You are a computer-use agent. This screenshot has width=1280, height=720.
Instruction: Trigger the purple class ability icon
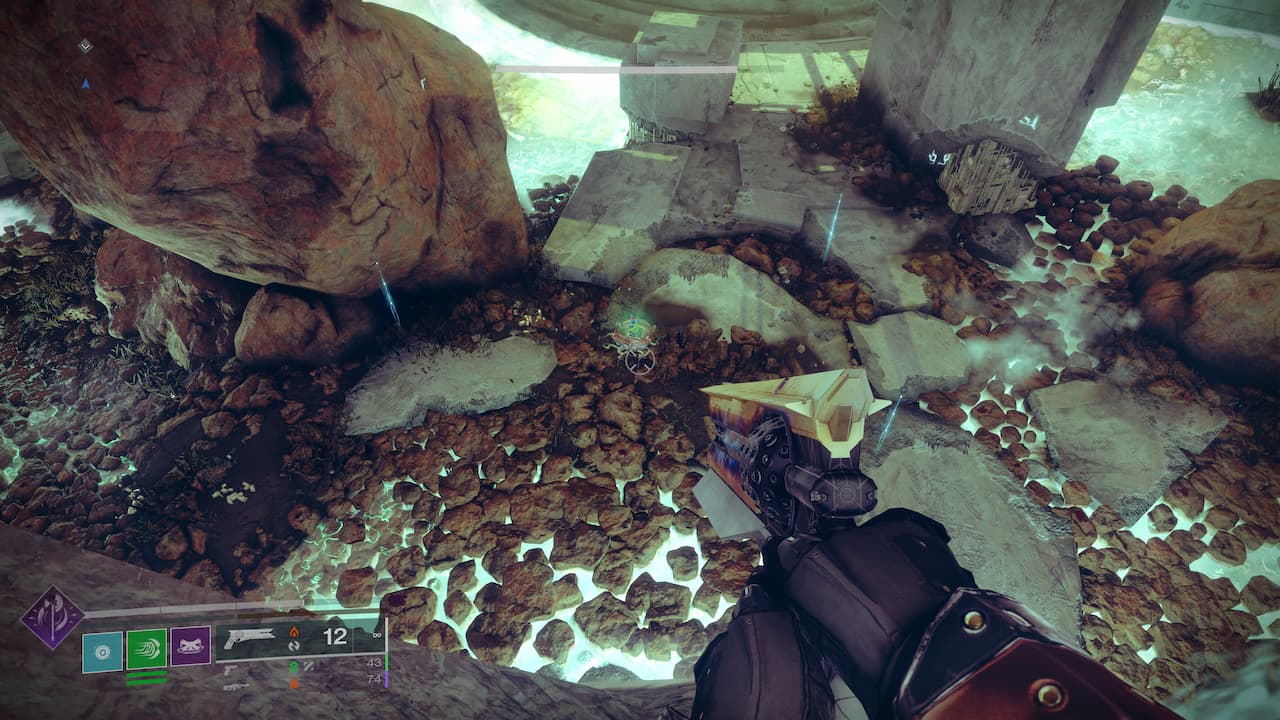[190, 646]
